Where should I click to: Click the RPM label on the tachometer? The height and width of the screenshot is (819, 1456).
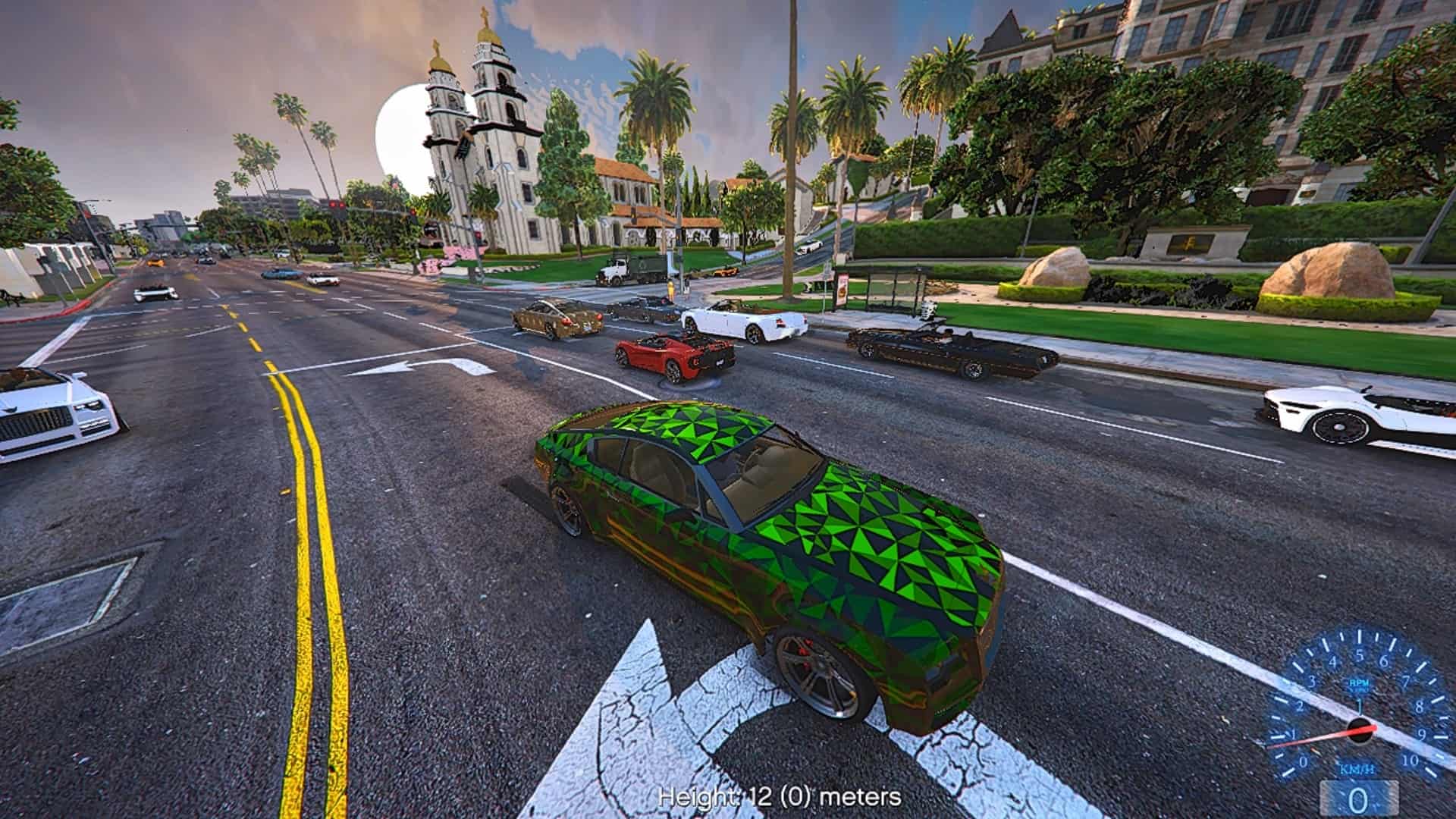[1360, 683]
